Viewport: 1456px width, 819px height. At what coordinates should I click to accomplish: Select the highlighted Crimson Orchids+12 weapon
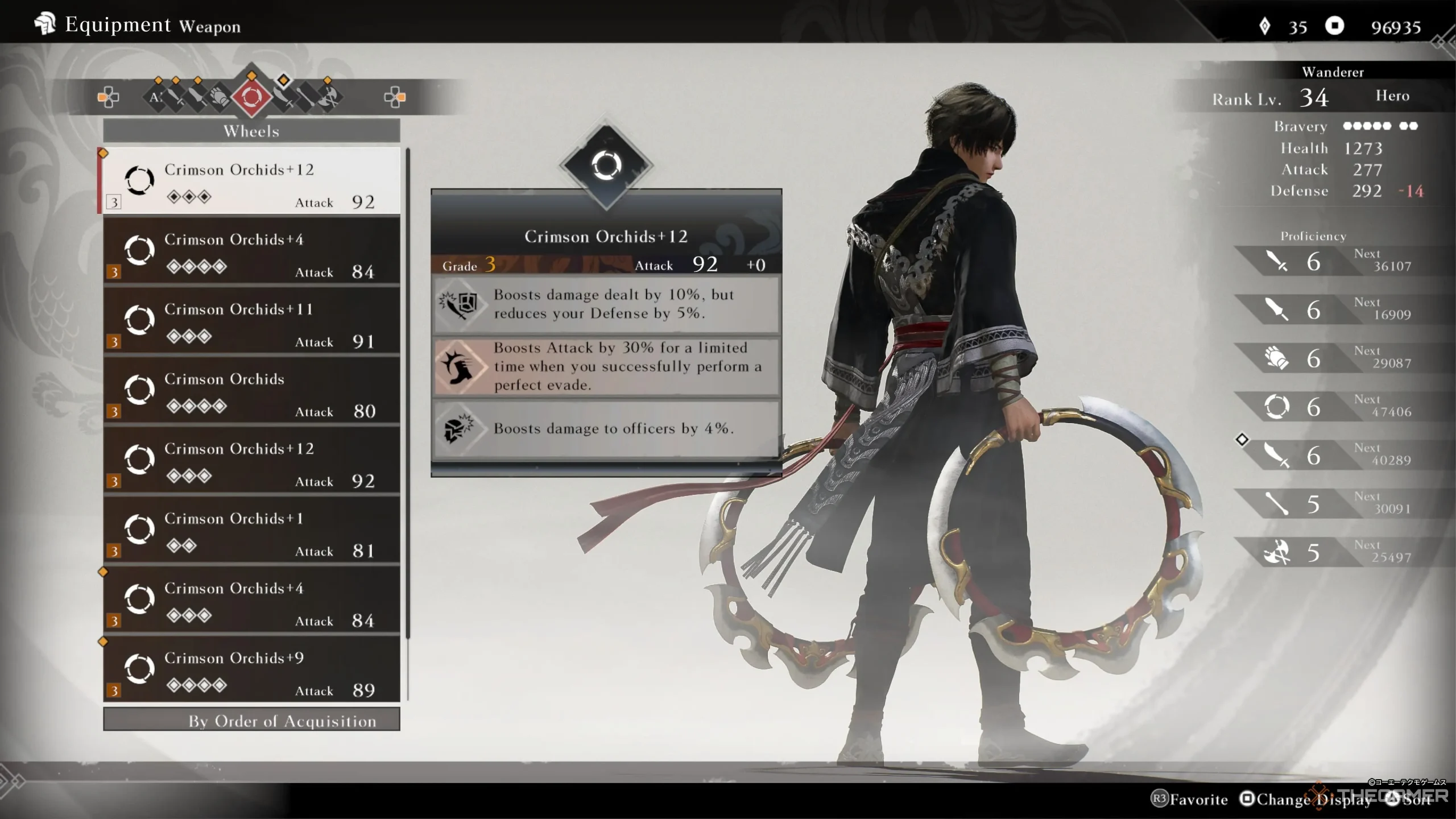[251, 181]
